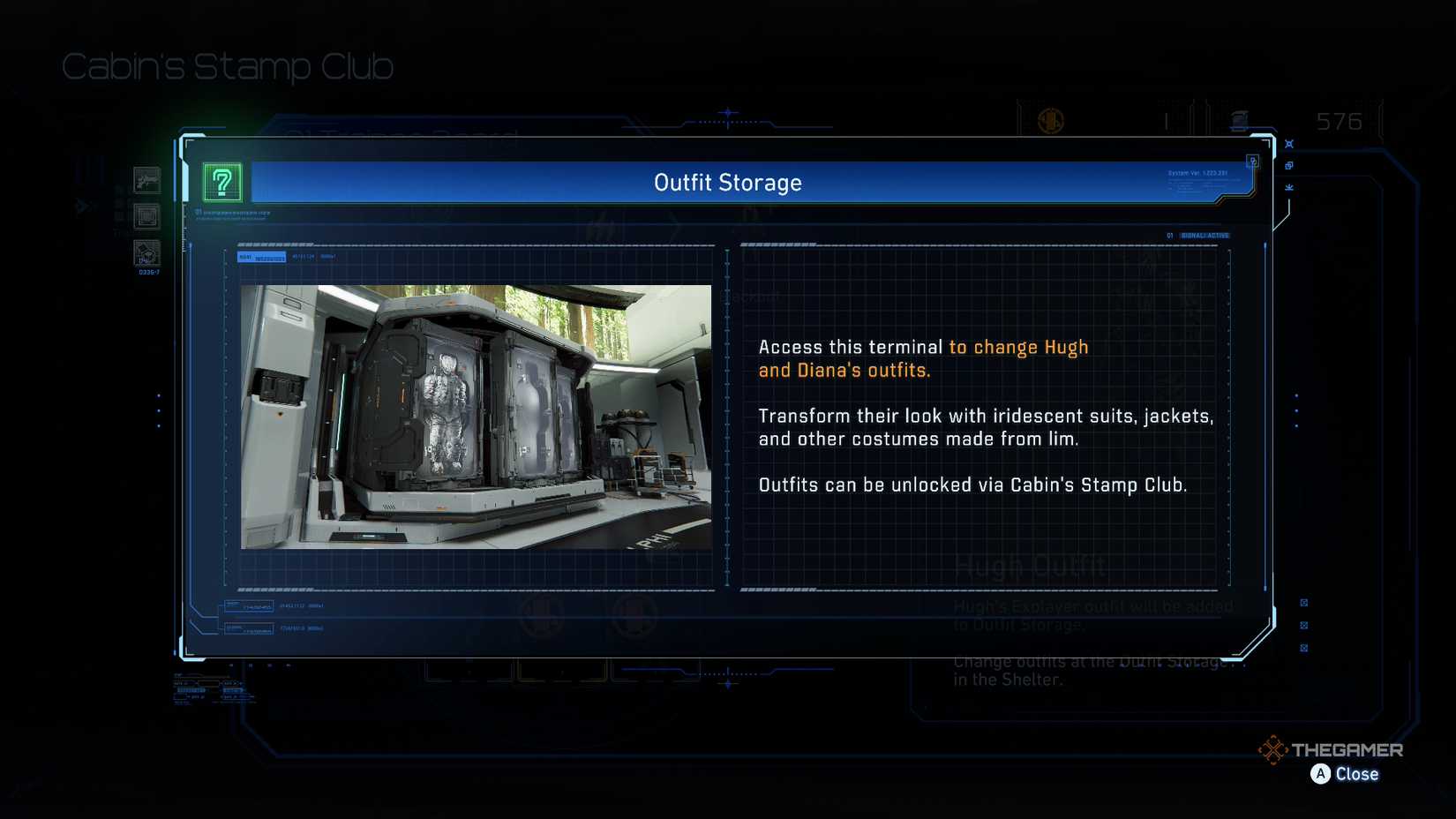The image size is (1456, 819).
Task: Click the duplicate window icon on the right edge
Action: tap(1289, 166)
